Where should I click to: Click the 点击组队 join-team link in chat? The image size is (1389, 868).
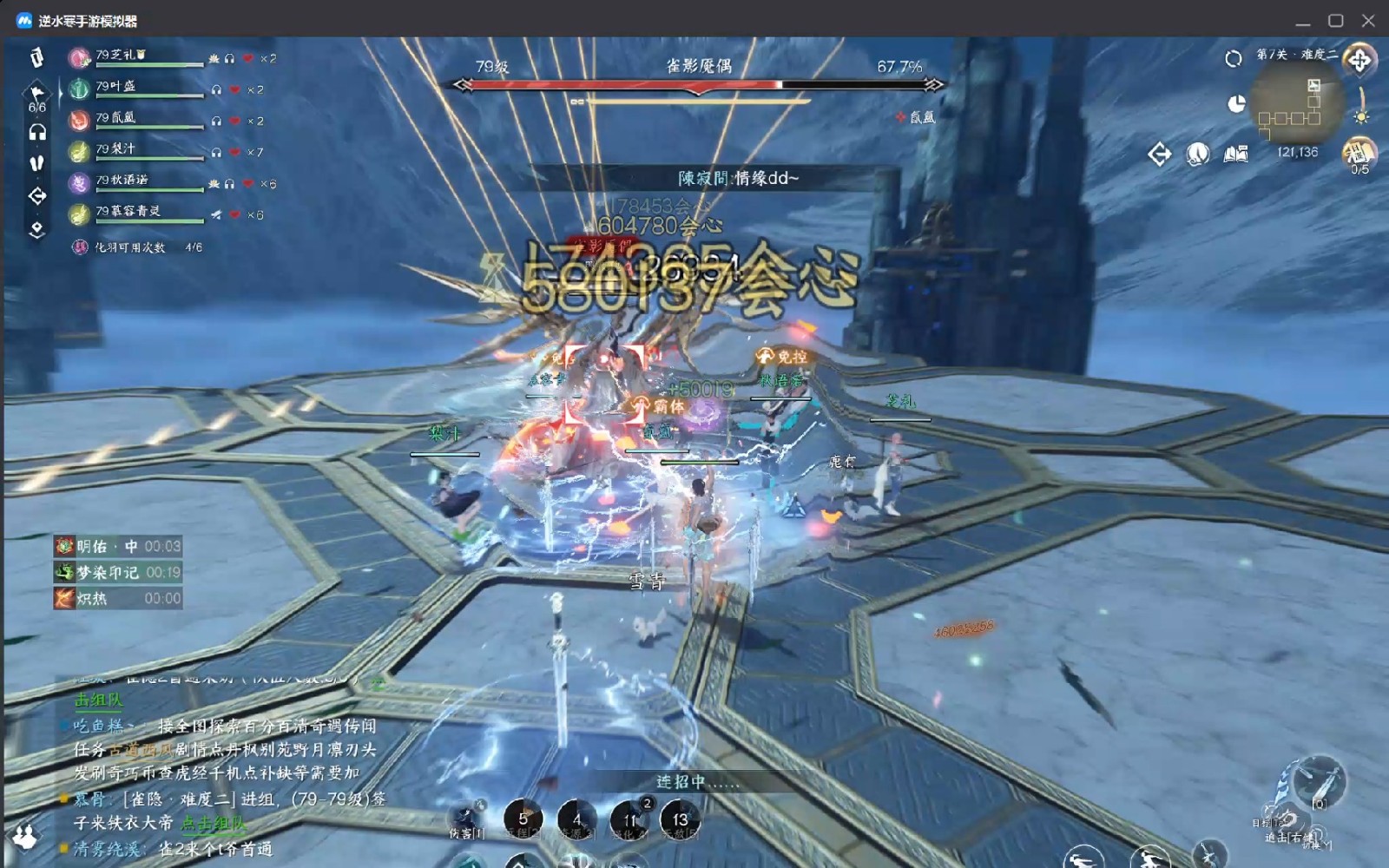pos(213,823)
